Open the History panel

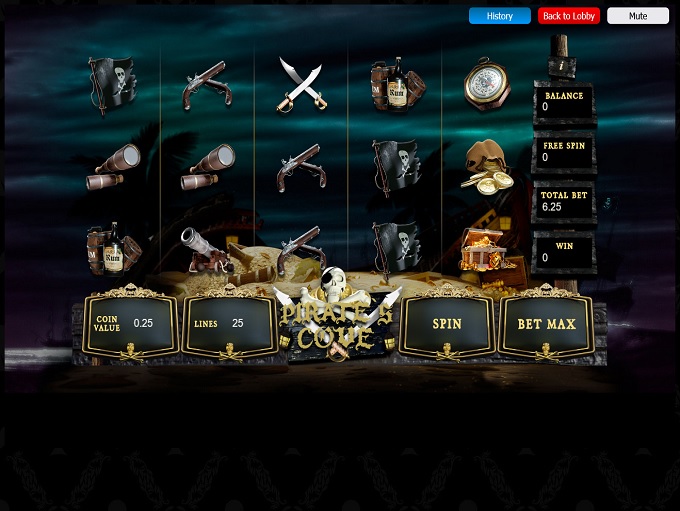pyautogui.click(x=499, y=16)
